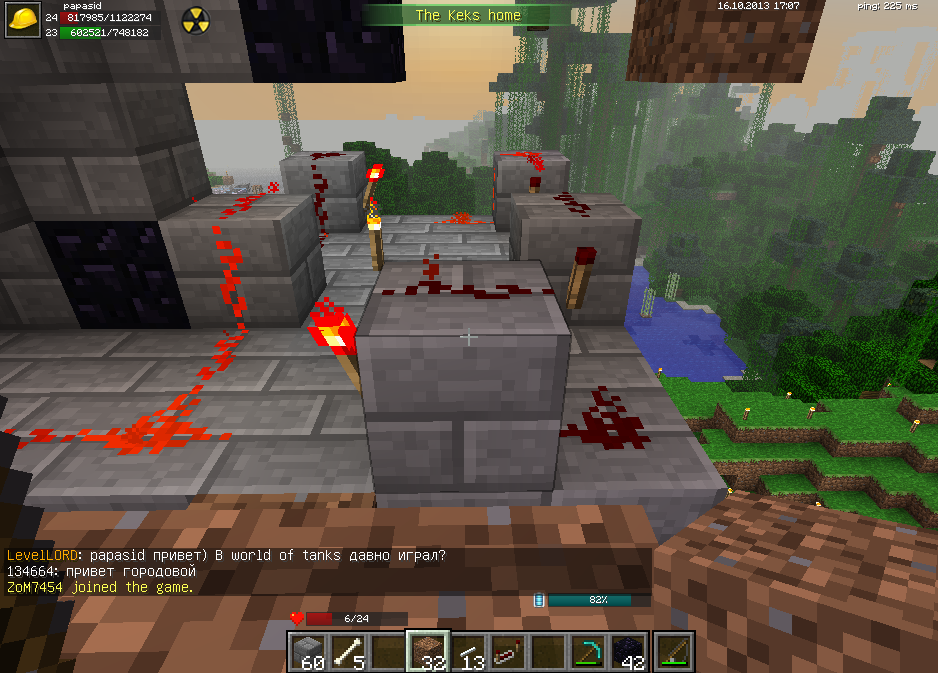This screenshot has width=938, height=673.
Task: Click the radiation hazard status icon
Action: tap(196, 21)
